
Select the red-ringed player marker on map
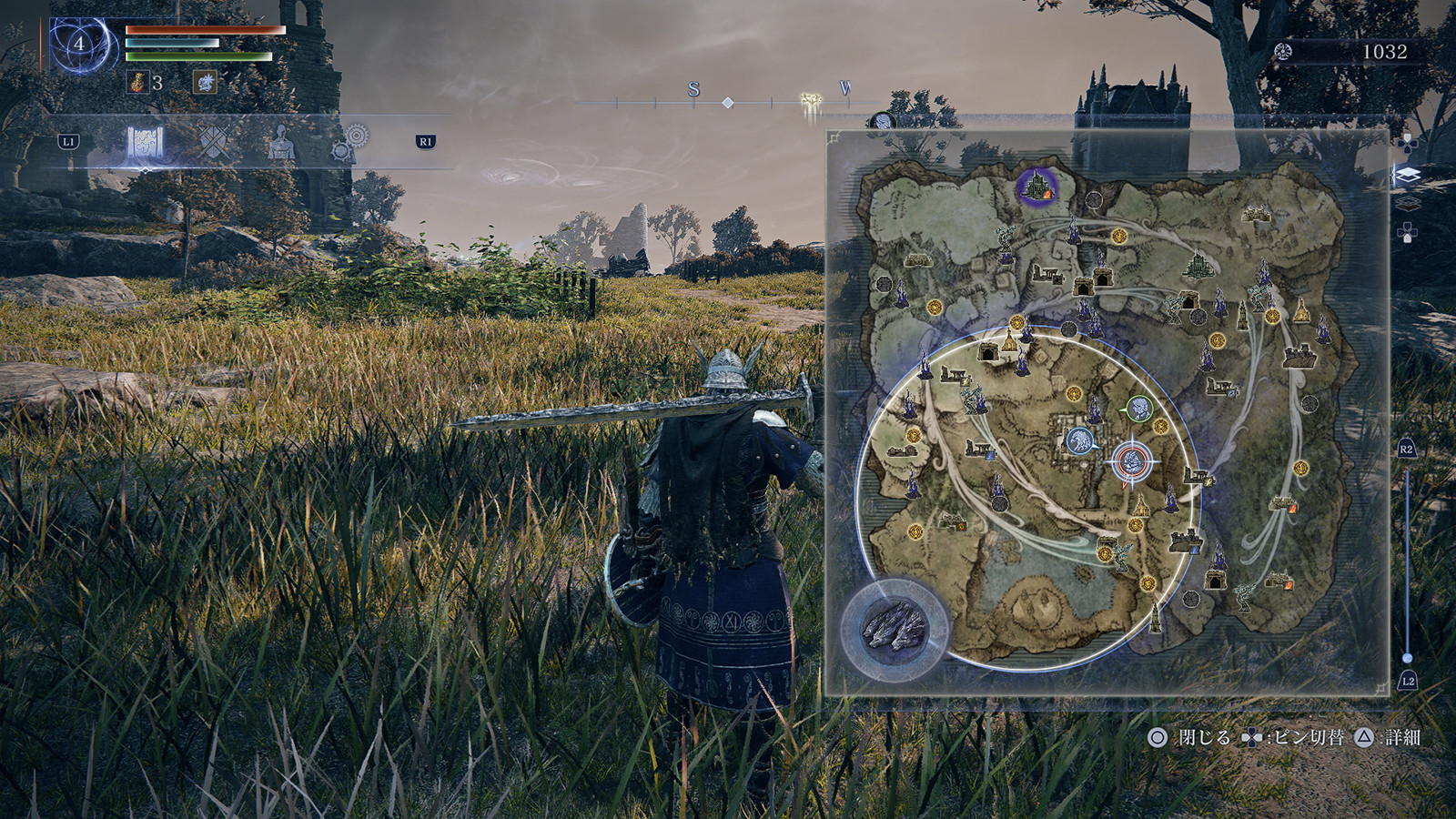(1131, 461)
